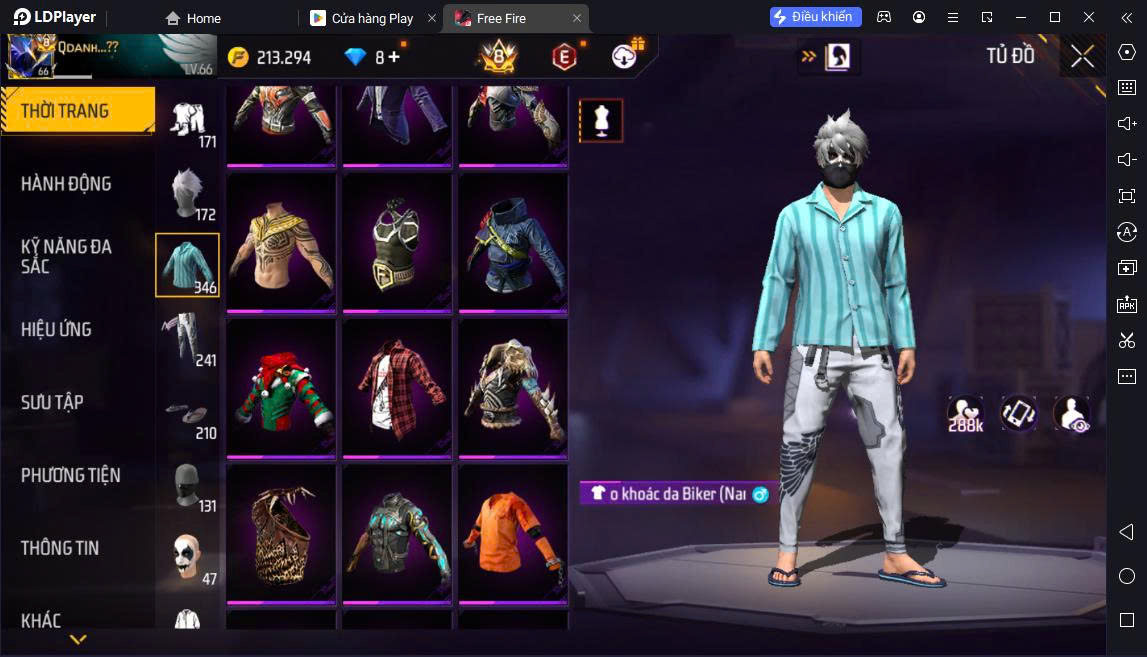Go to the Sưu Tập menu

click(52, 402)
